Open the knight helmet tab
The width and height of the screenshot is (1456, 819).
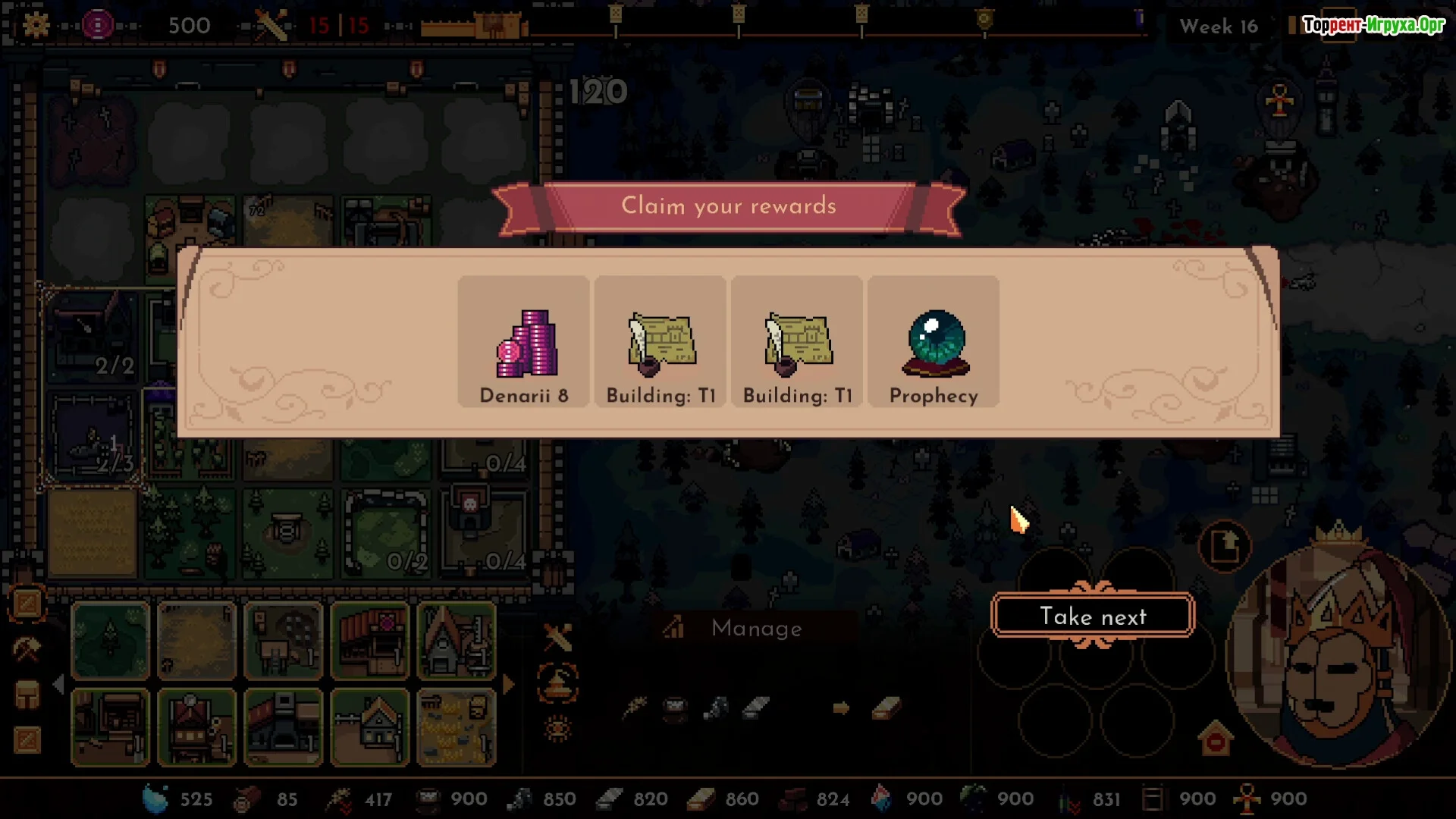click(27, 695)
